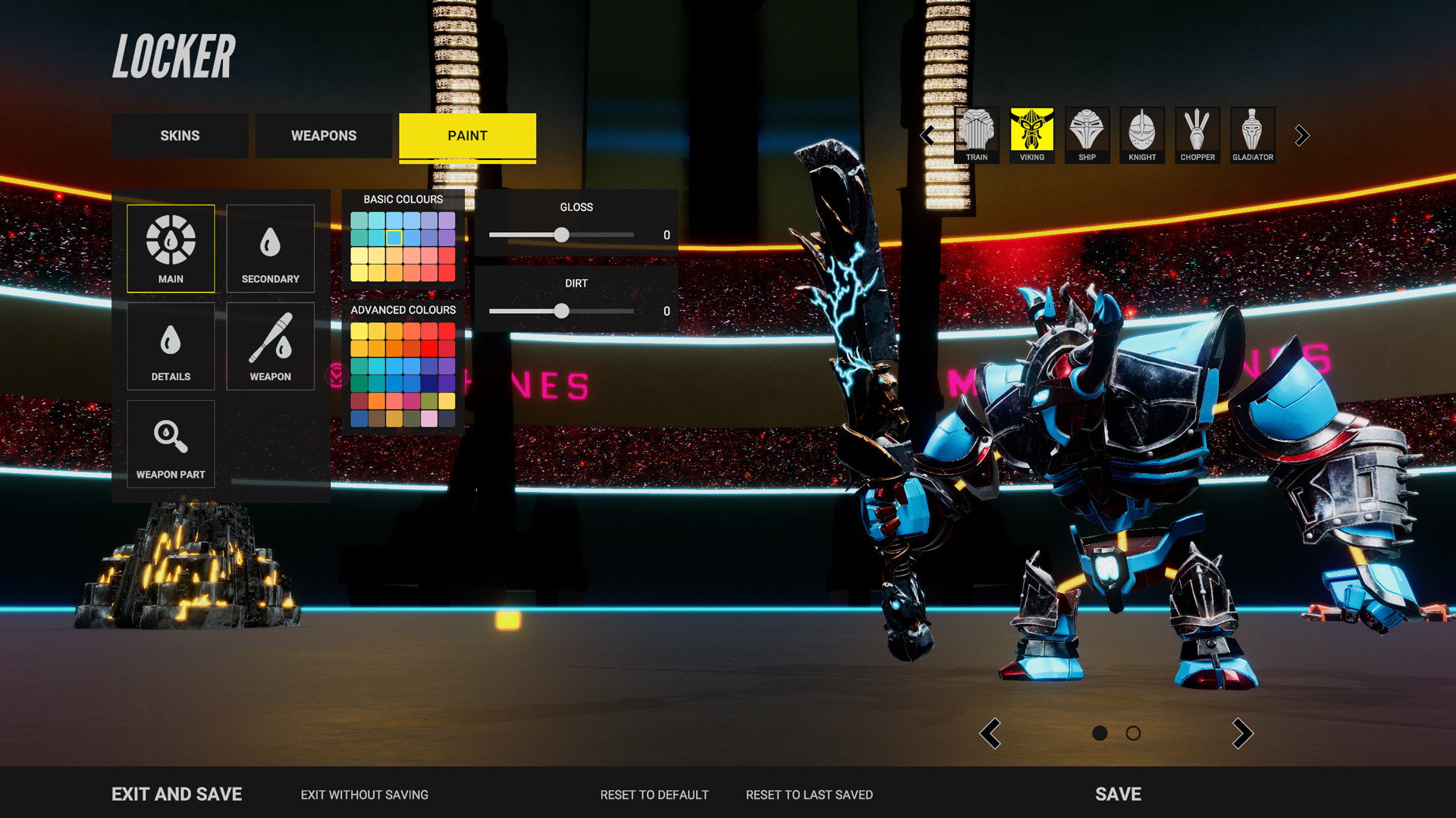Pick the selected yellow basic colour swatch
The height and width of the screenshot is (818, 1456).
click(394, 237)
